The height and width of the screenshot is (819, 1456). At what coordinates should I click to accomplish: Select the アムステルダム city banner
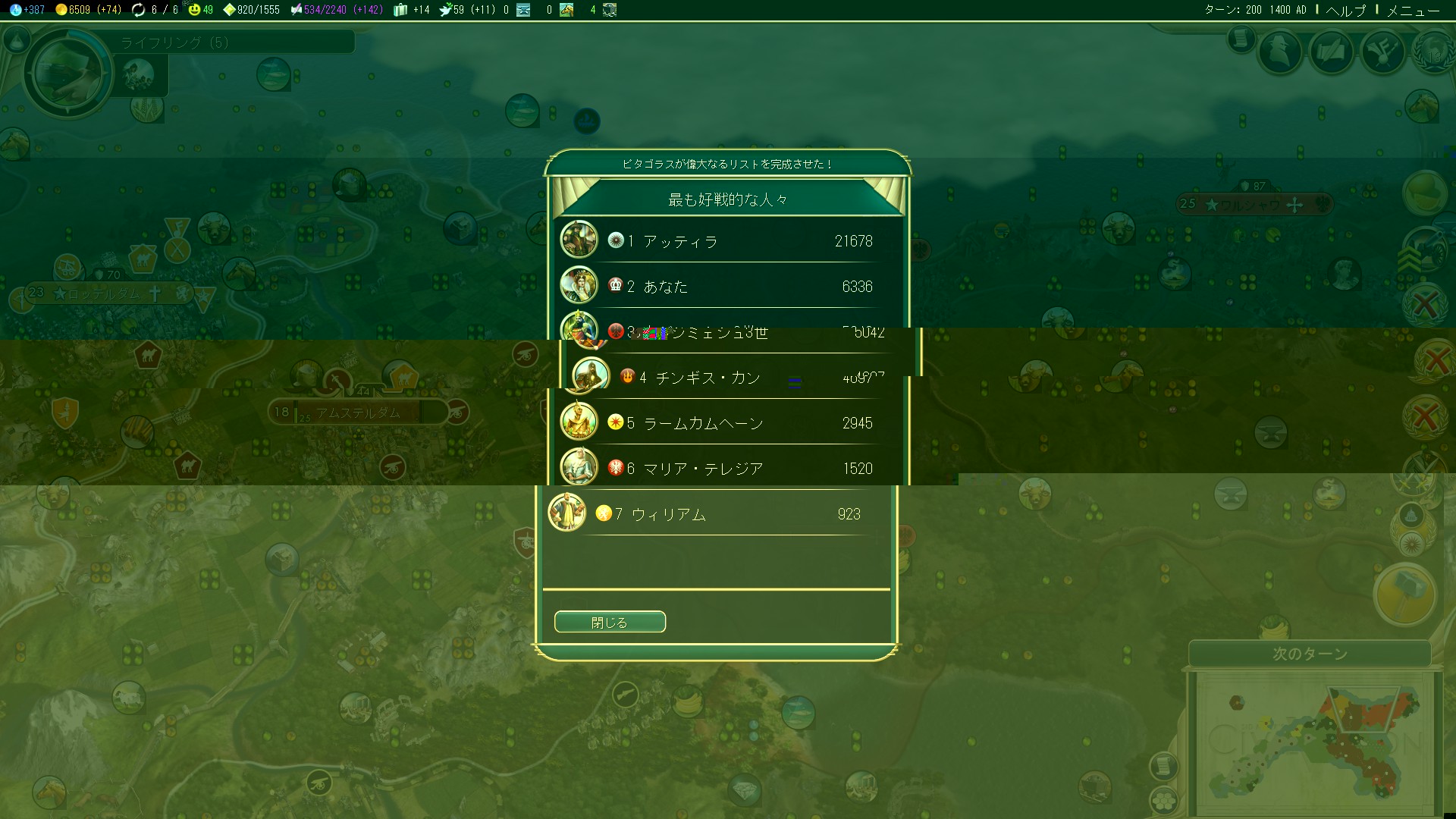coord(358,413)
